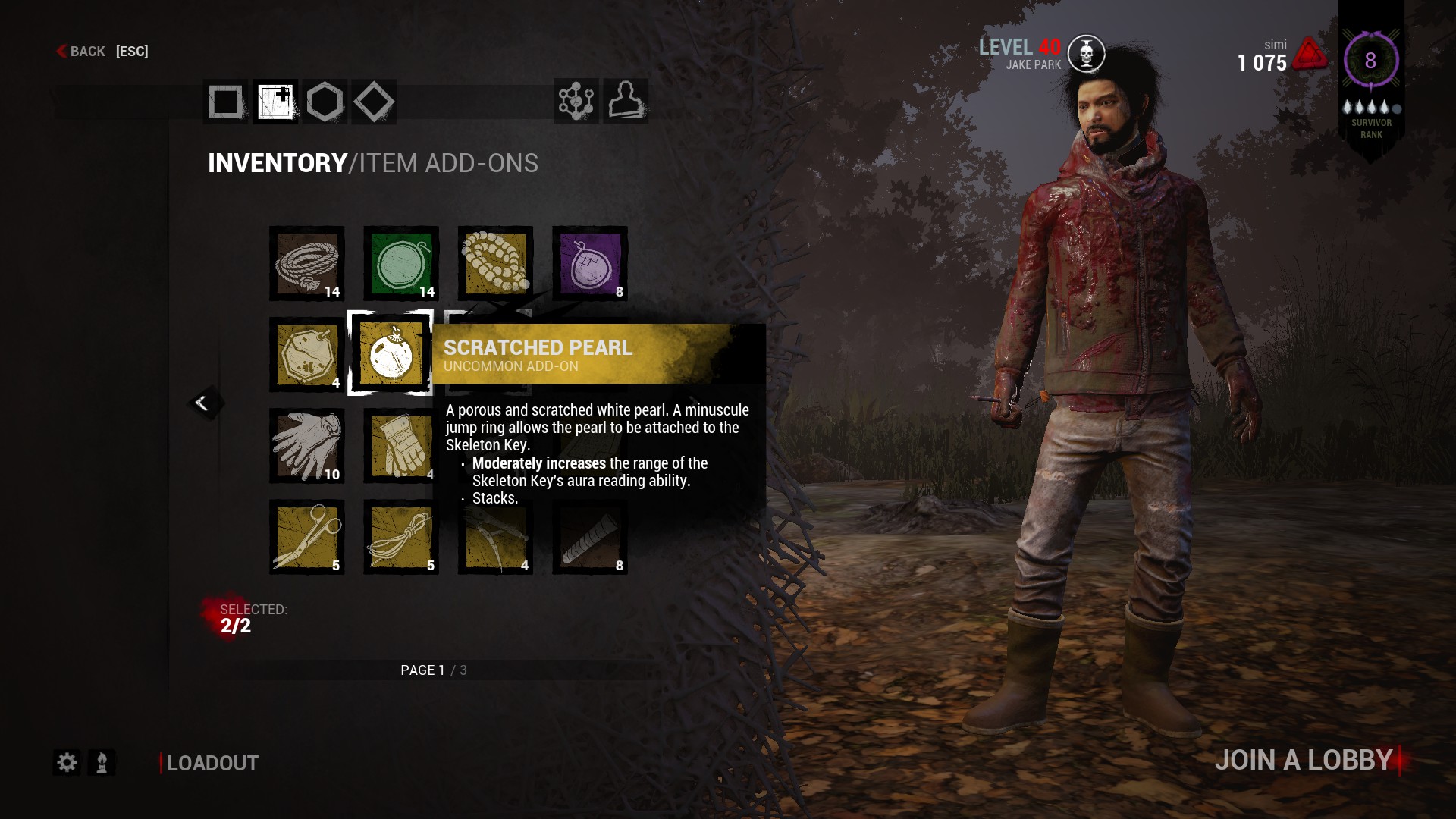Screen dimensions: 1456x819
Task: Go to the previous inventory page arrow
Action: coord(203,403)
